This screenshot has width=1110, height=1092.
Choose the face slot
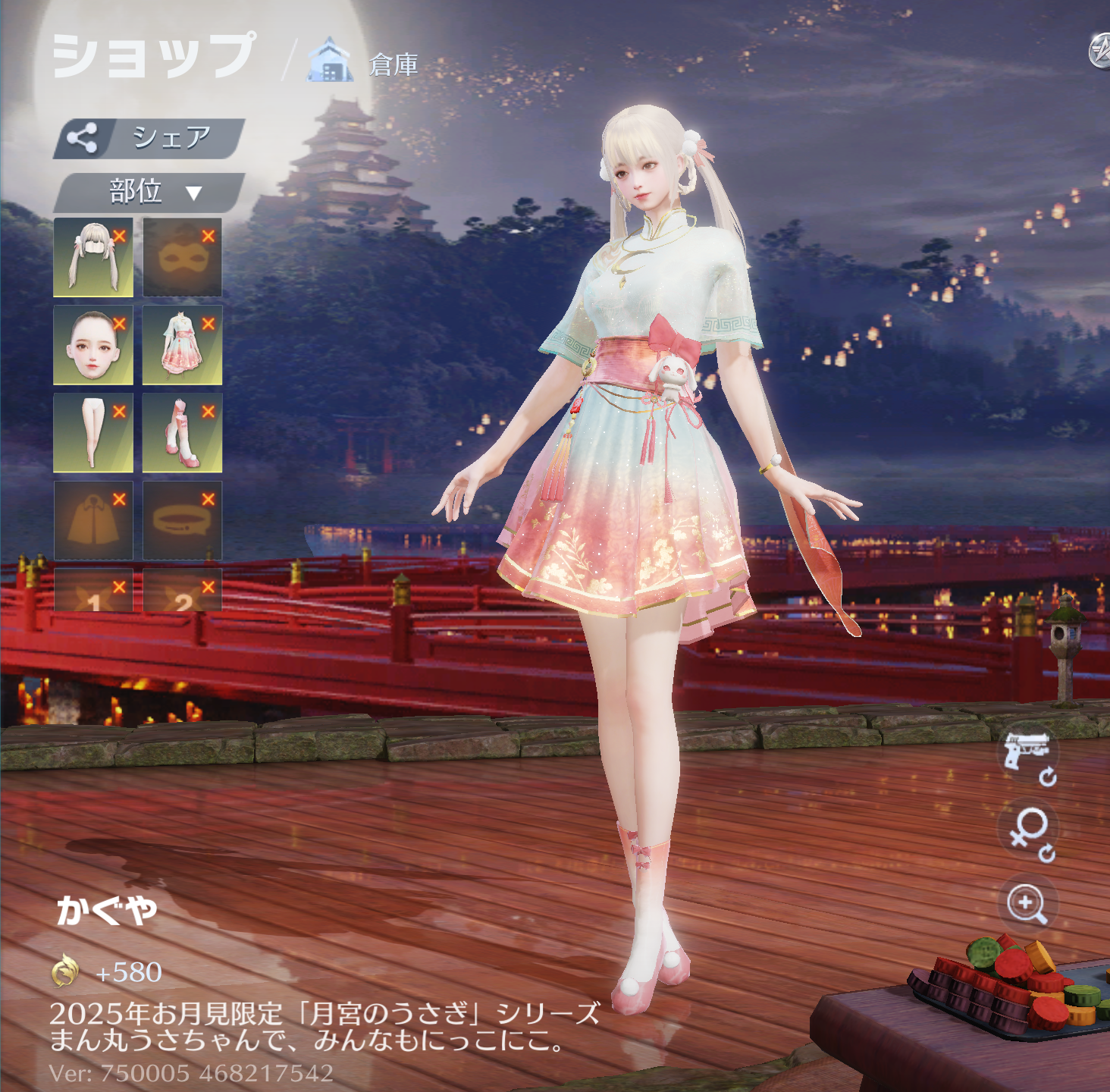pyautogui.click(x=92, y=346)
